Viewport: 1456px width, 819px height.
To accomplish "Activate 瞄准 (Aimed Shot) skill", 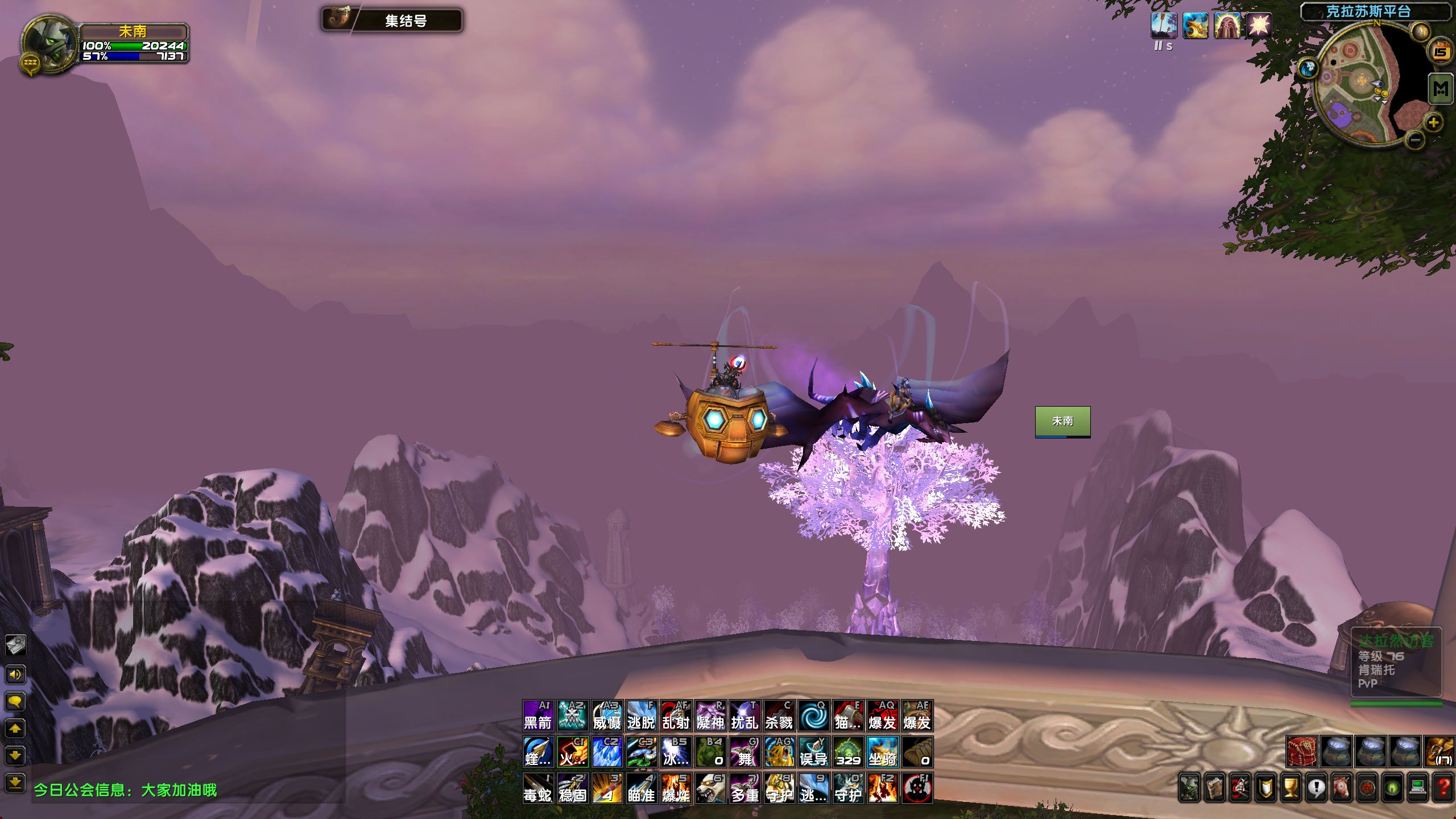I will tap(641, 788).
